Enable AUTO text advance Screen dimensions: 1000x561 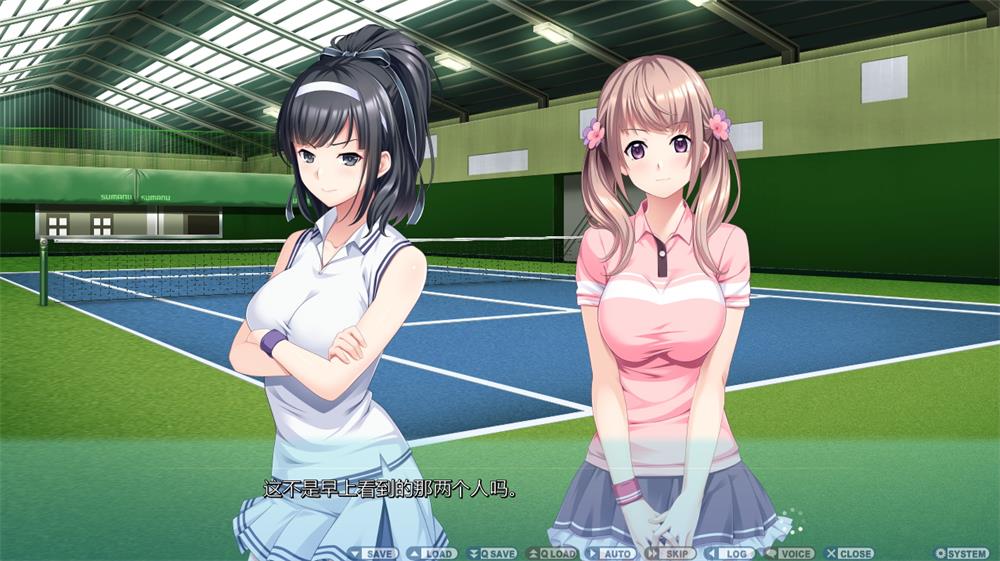coord(611,553)
